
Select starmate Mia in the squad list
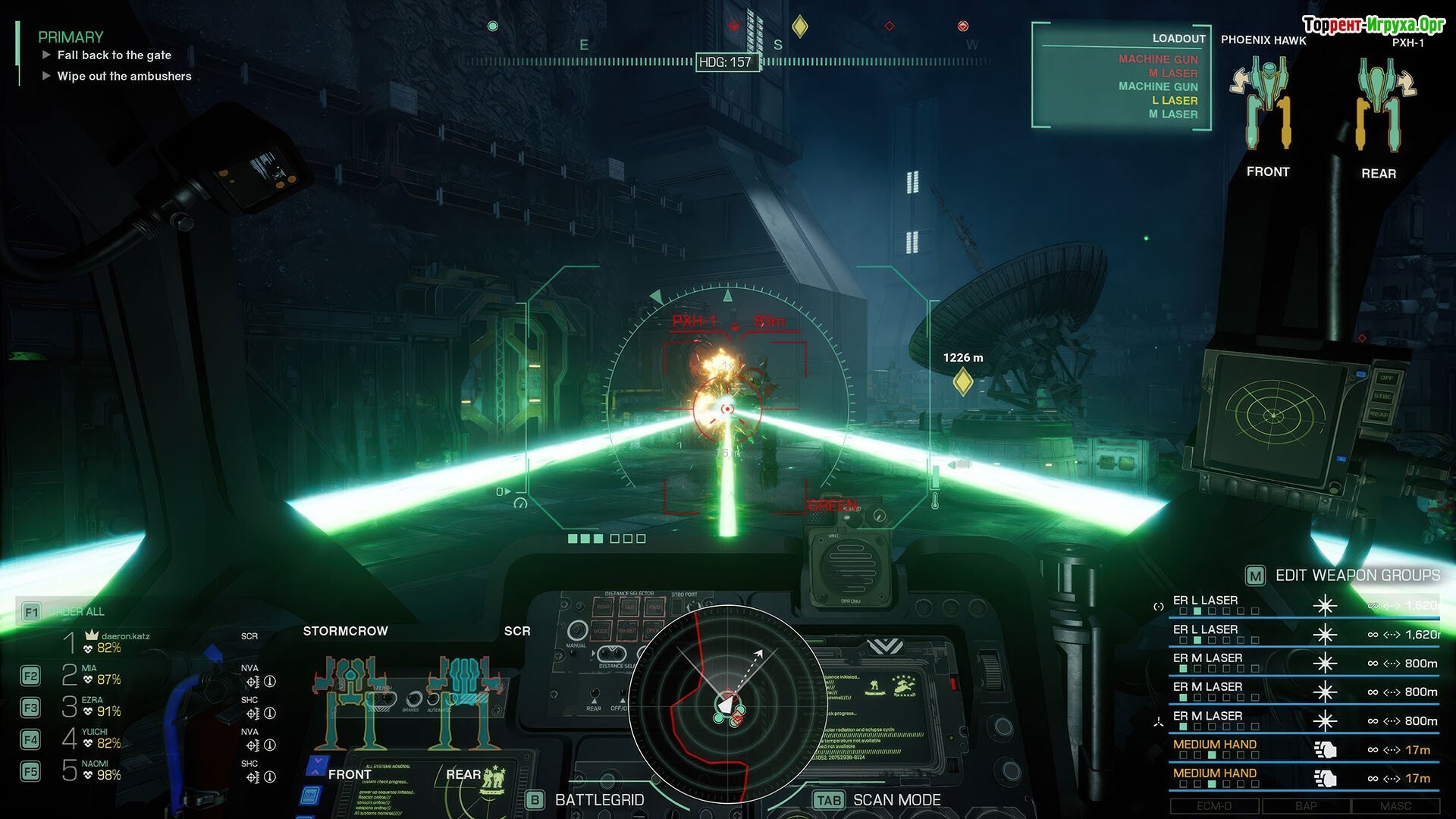91,675
